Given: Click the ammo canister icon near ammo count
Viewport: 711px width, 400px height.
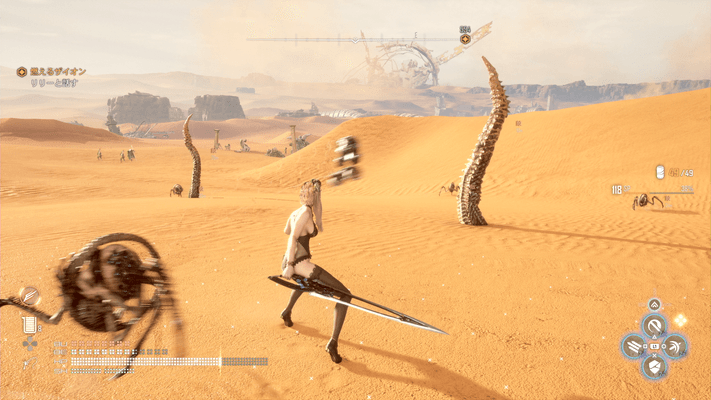Looking at the screenshot, I should (660, 172).
